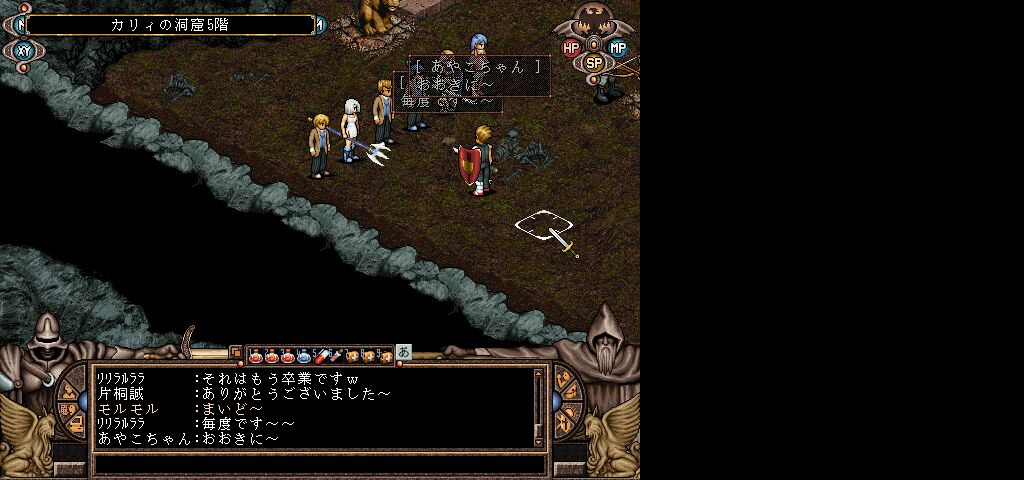Open the bat emblem menu
The width and height of the screenshot is (1024, 480).
point(595,20)
